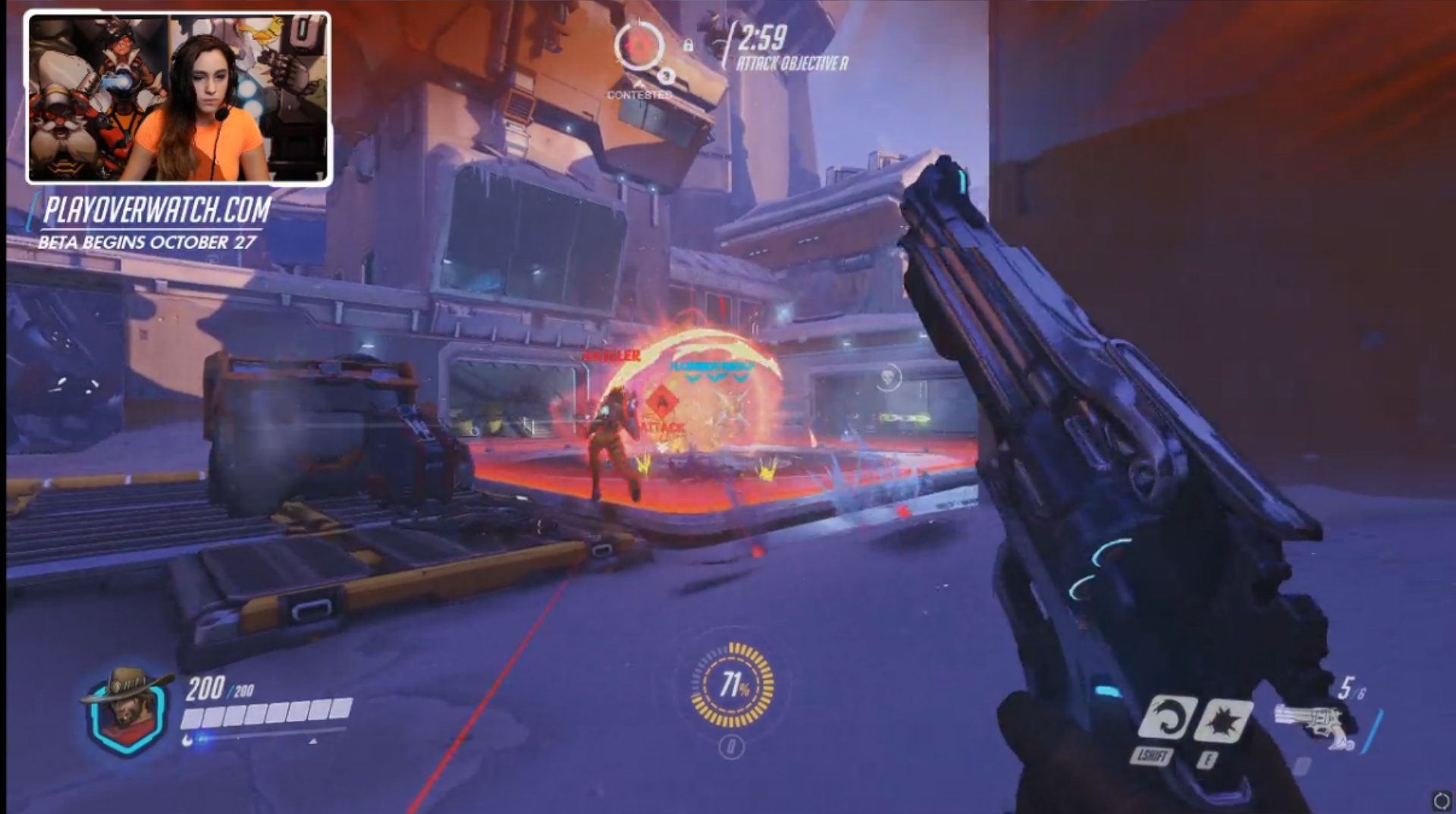Screen dimensions: 1456x814
Task: Select the contested objective A indicator
Action: (639, 47)
